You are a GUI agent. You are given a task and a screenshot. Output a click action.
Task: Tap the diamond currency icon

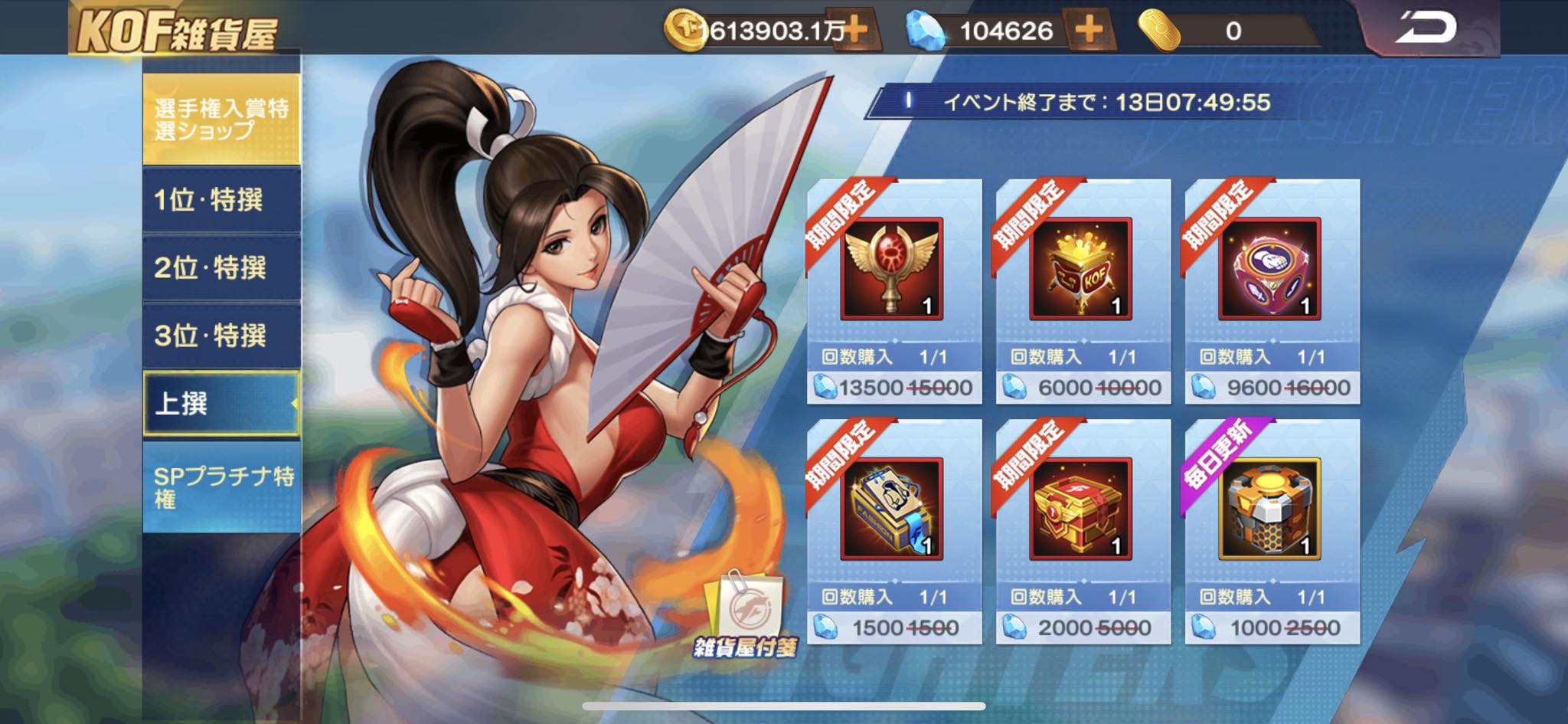point(926,29)
